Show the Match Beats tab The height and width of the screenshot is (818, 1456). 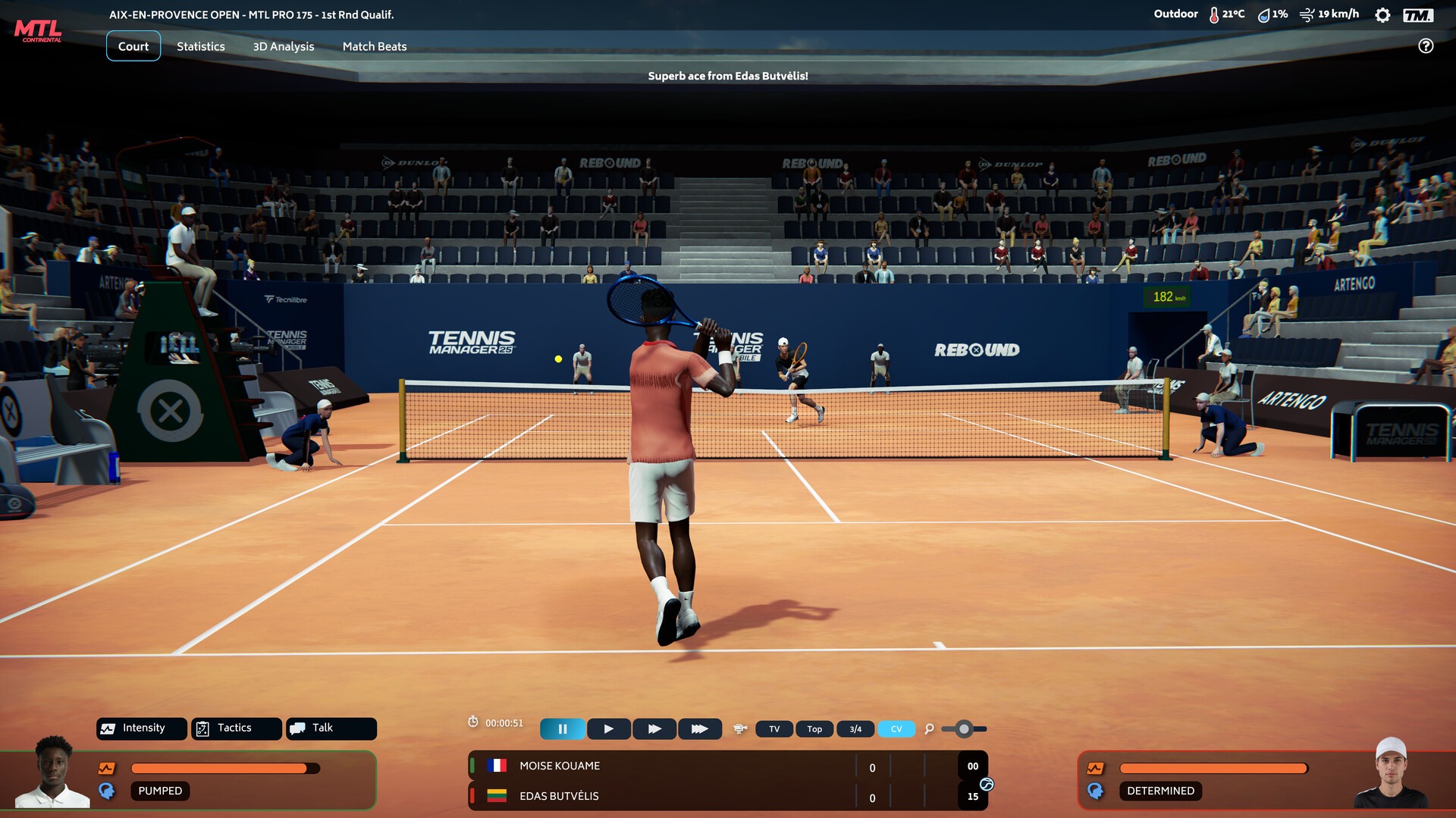[375, 46]
